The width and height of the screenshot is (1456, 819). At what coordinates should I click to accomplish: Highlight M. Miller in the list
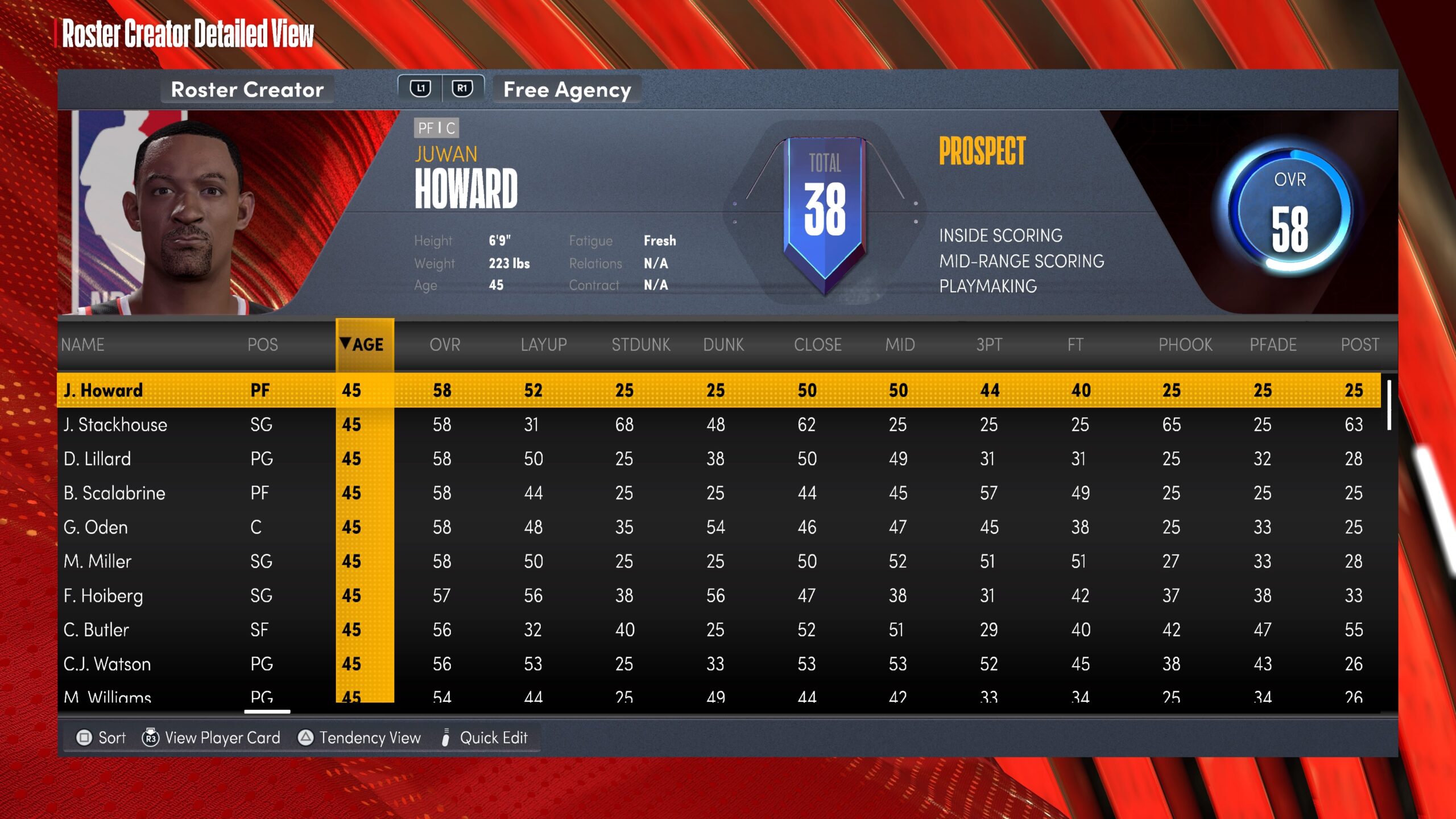click(x=97, y=561)
